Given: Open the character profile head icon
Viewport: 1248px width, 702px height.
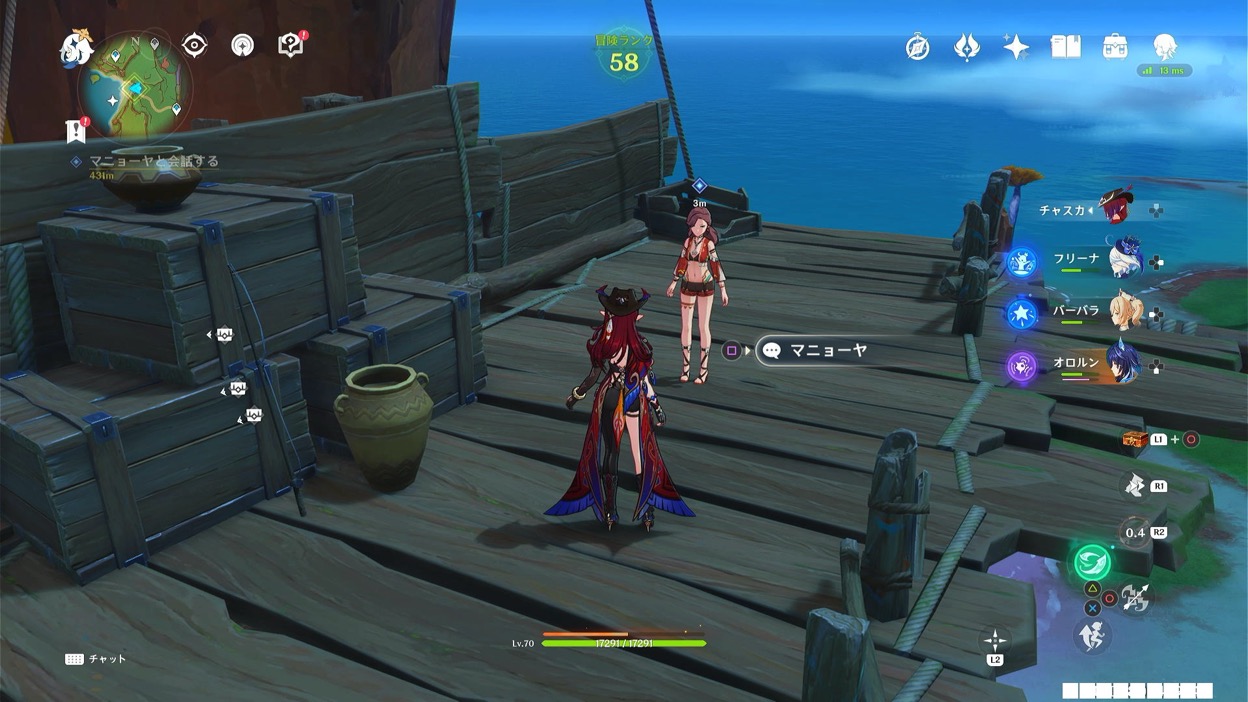Looking at the screenshot, I should pos(1164,46).
